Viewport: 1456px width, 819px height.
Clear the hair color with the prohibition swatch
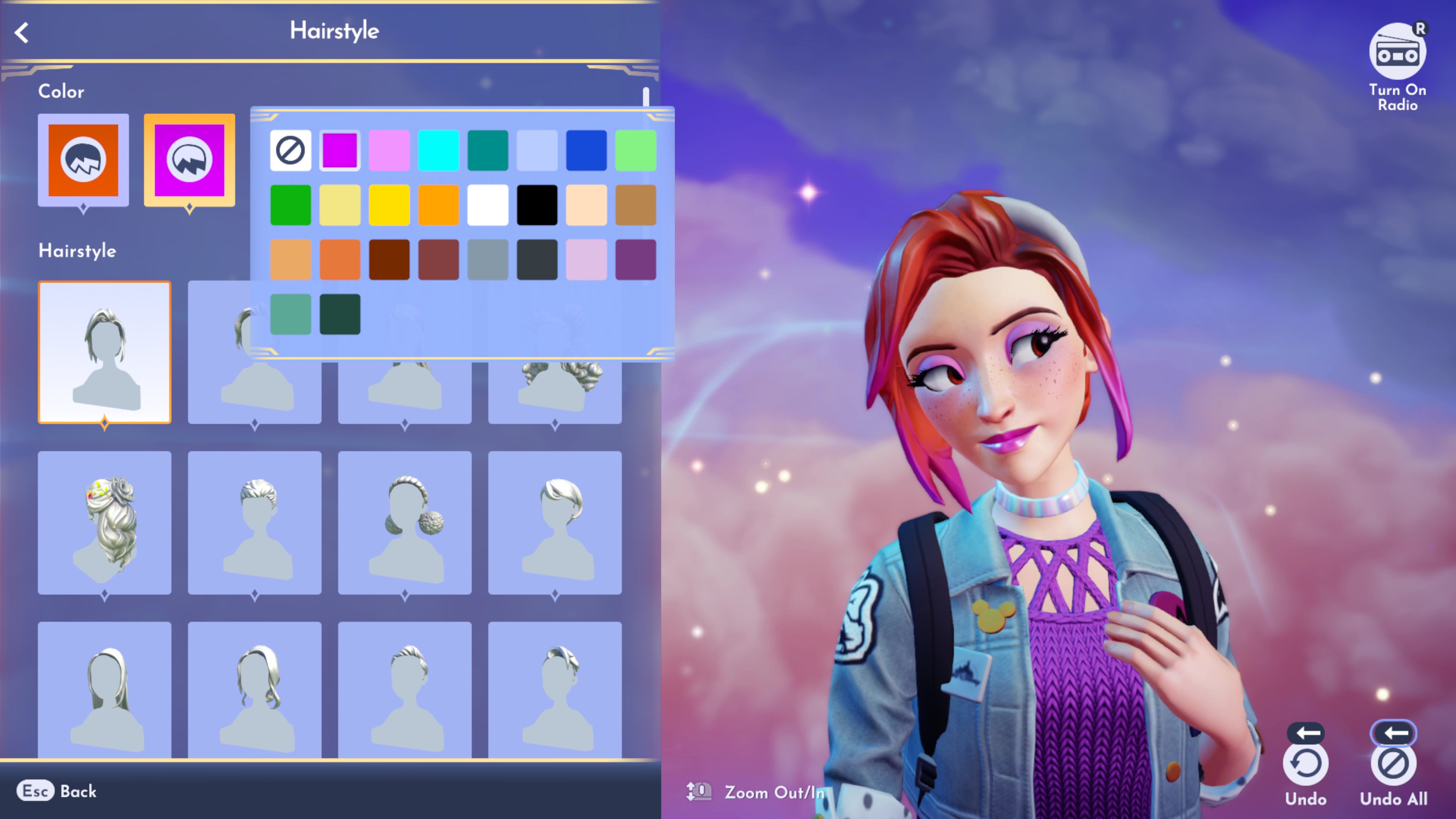(290, 150)
